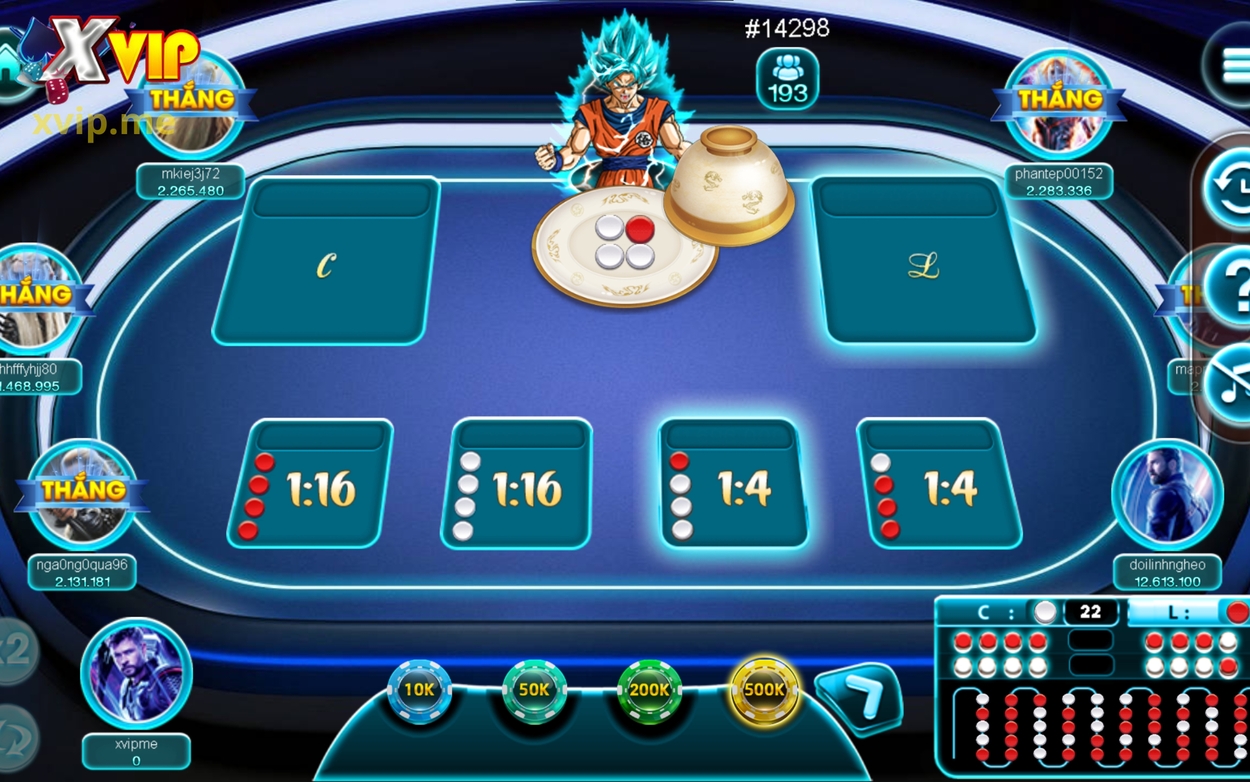The image size is (1250, 782).
Task: Select the 50K betting chip
Action: [534, 690]
